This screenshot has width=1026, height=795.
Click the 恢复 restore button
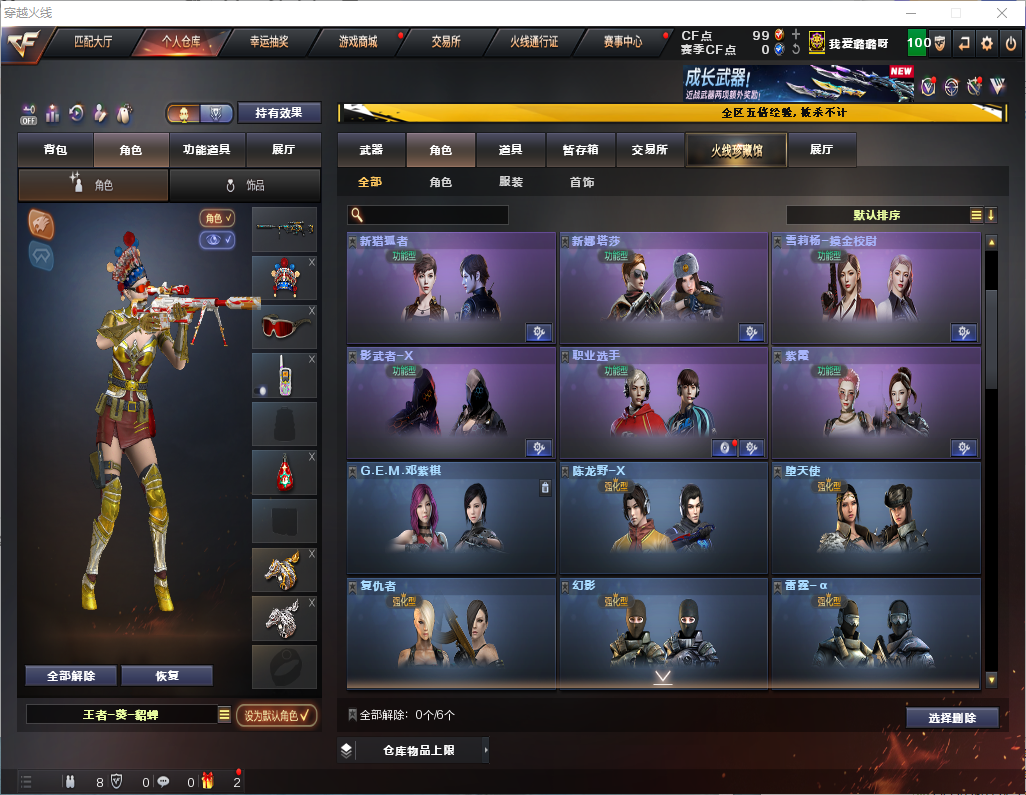tap(167, 675)
